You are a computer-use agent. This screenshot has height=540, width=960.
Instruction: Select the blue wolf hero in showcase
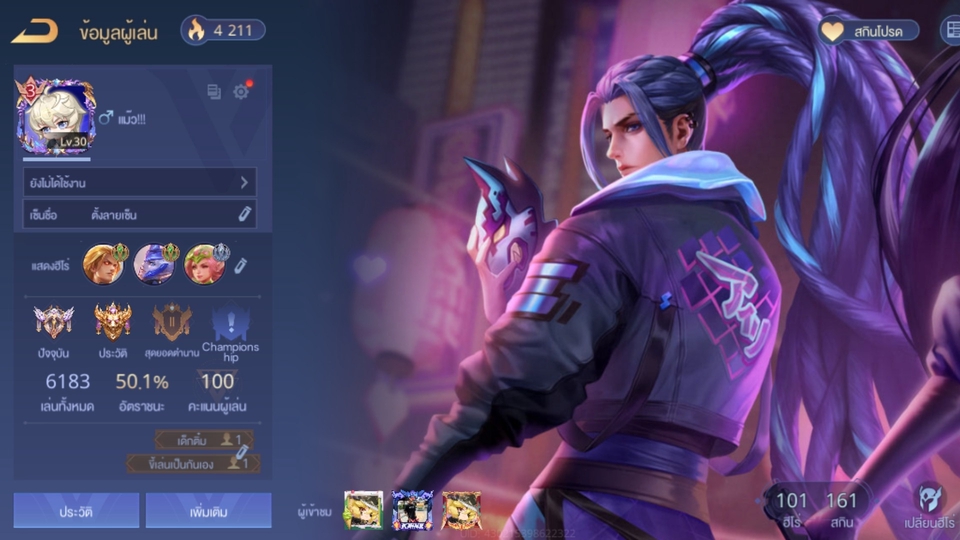tap(154, 264)
